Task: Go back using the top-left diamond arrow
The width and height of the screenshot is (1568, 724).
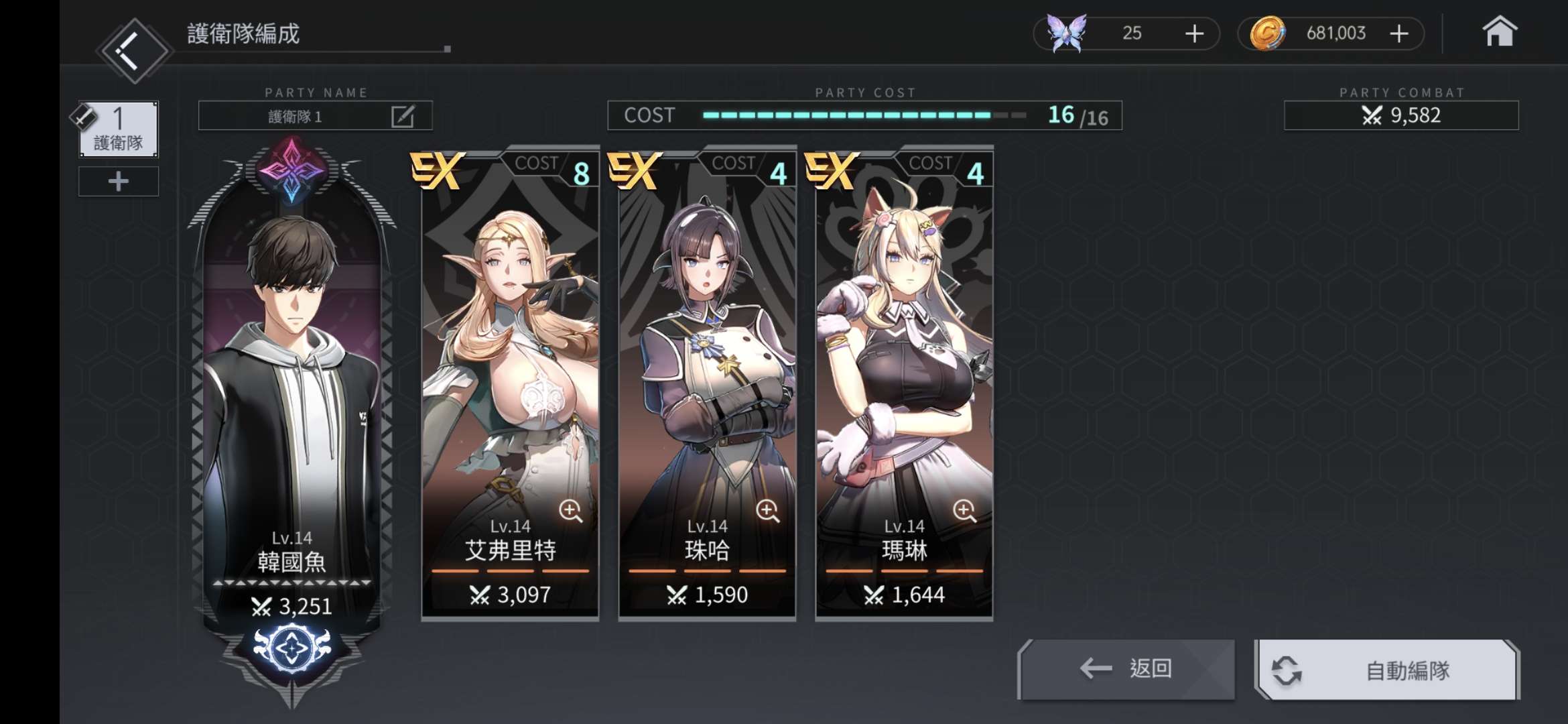Action: click(x=133, y=50)
